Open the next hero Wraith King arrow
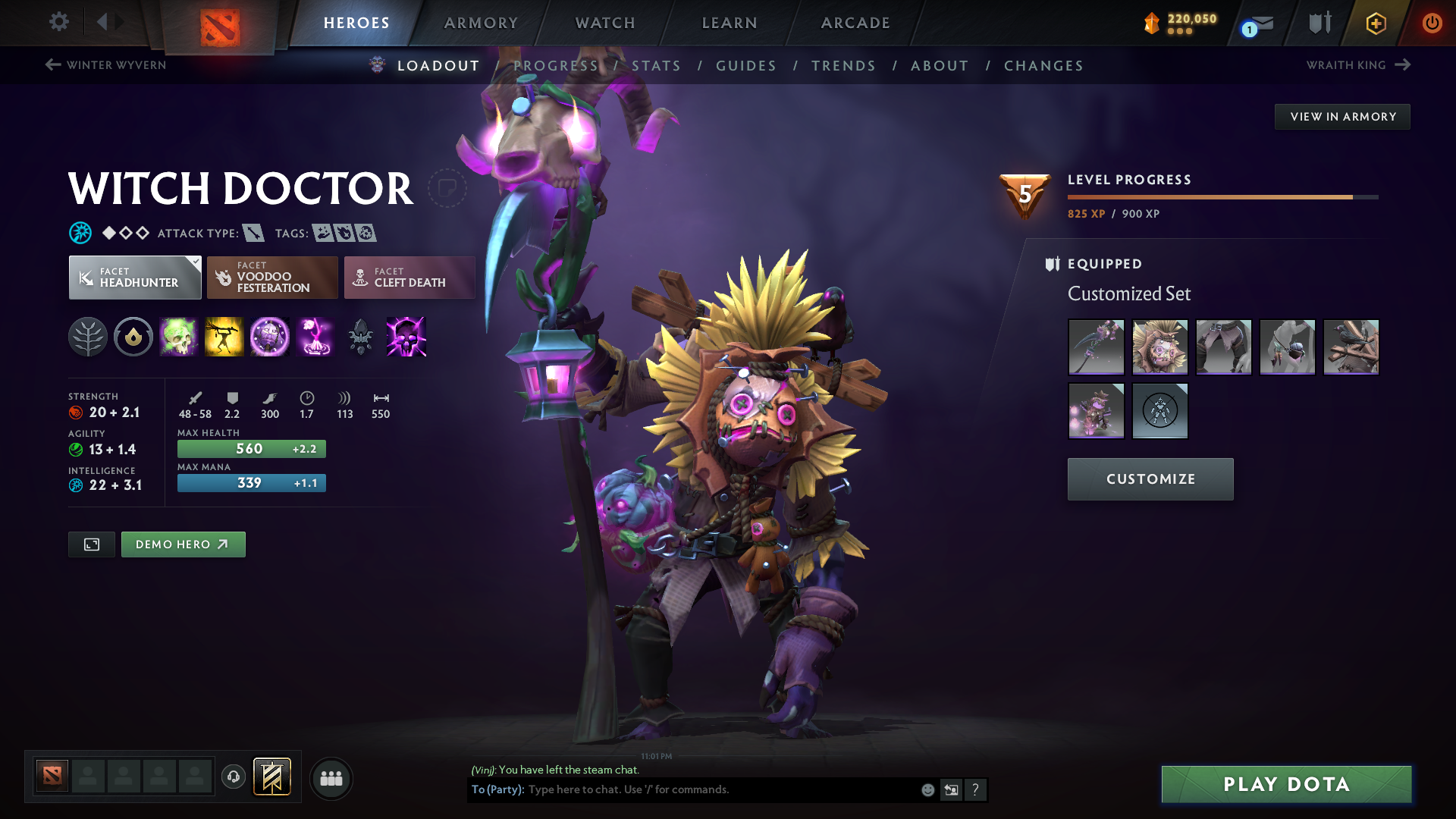The image size is (1456, 819). (x=1400, y=65)
